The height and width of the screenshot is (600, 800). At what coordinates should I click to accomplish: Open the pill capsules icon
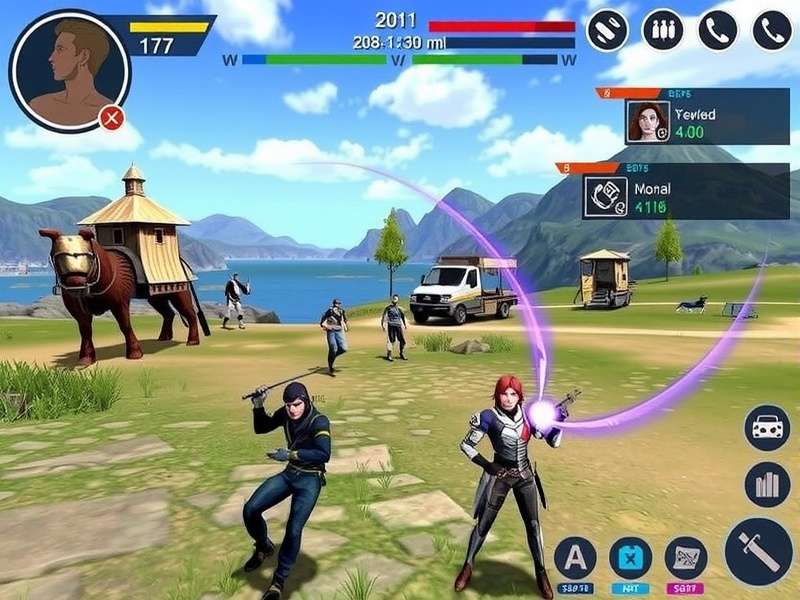click(x=607, y=30)
